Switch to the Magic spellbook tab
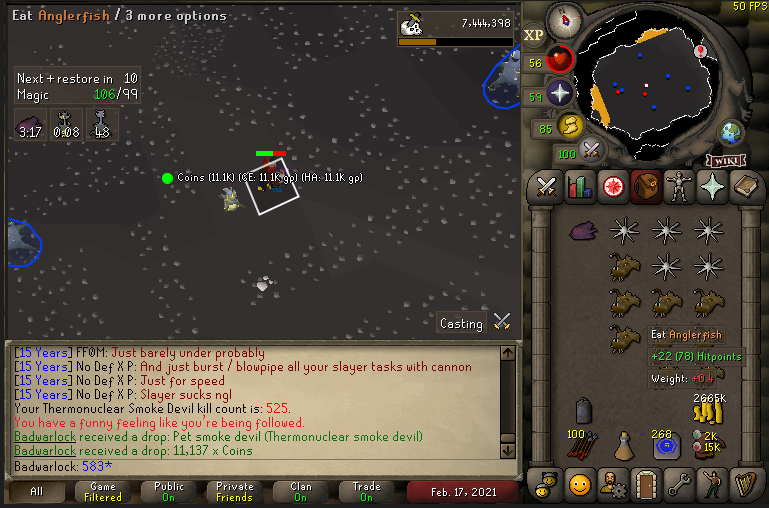Screen dimensions: 769x508 (745, 186)
